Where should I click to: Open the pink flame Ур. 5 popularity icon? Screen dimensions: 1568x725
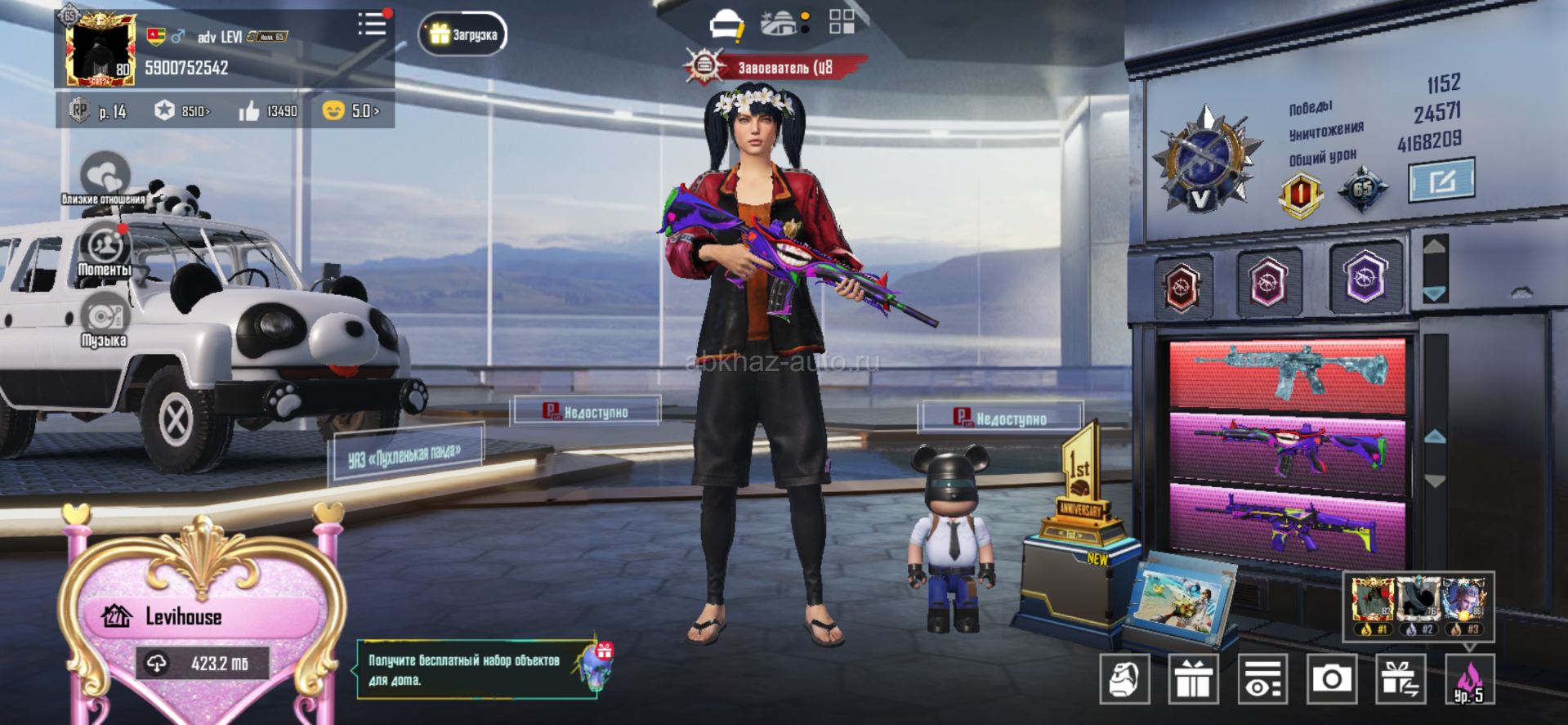click(x=1469, y=679)
